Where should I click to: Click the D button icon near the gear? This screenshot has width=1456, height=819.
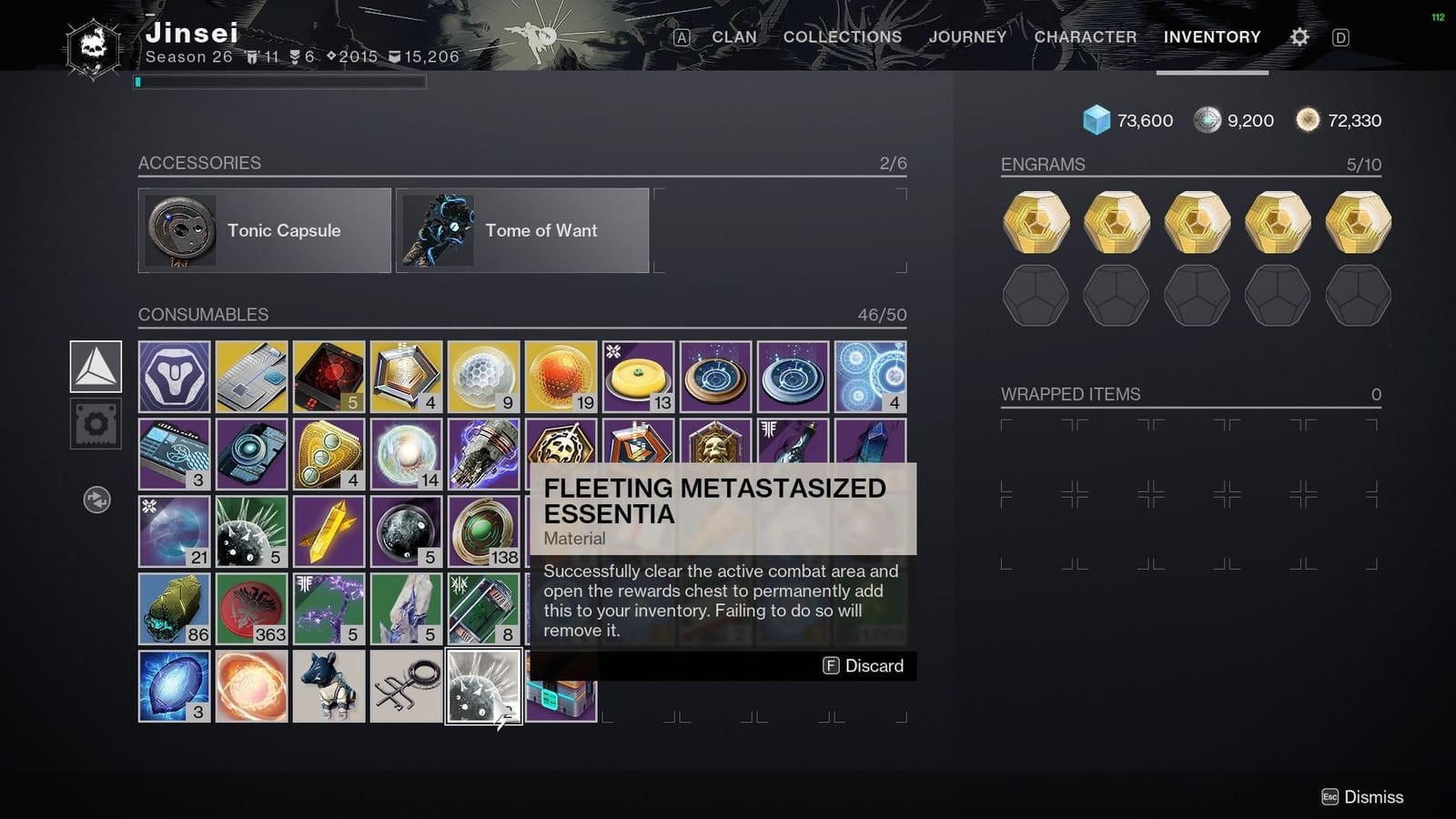pos(1340,36)
